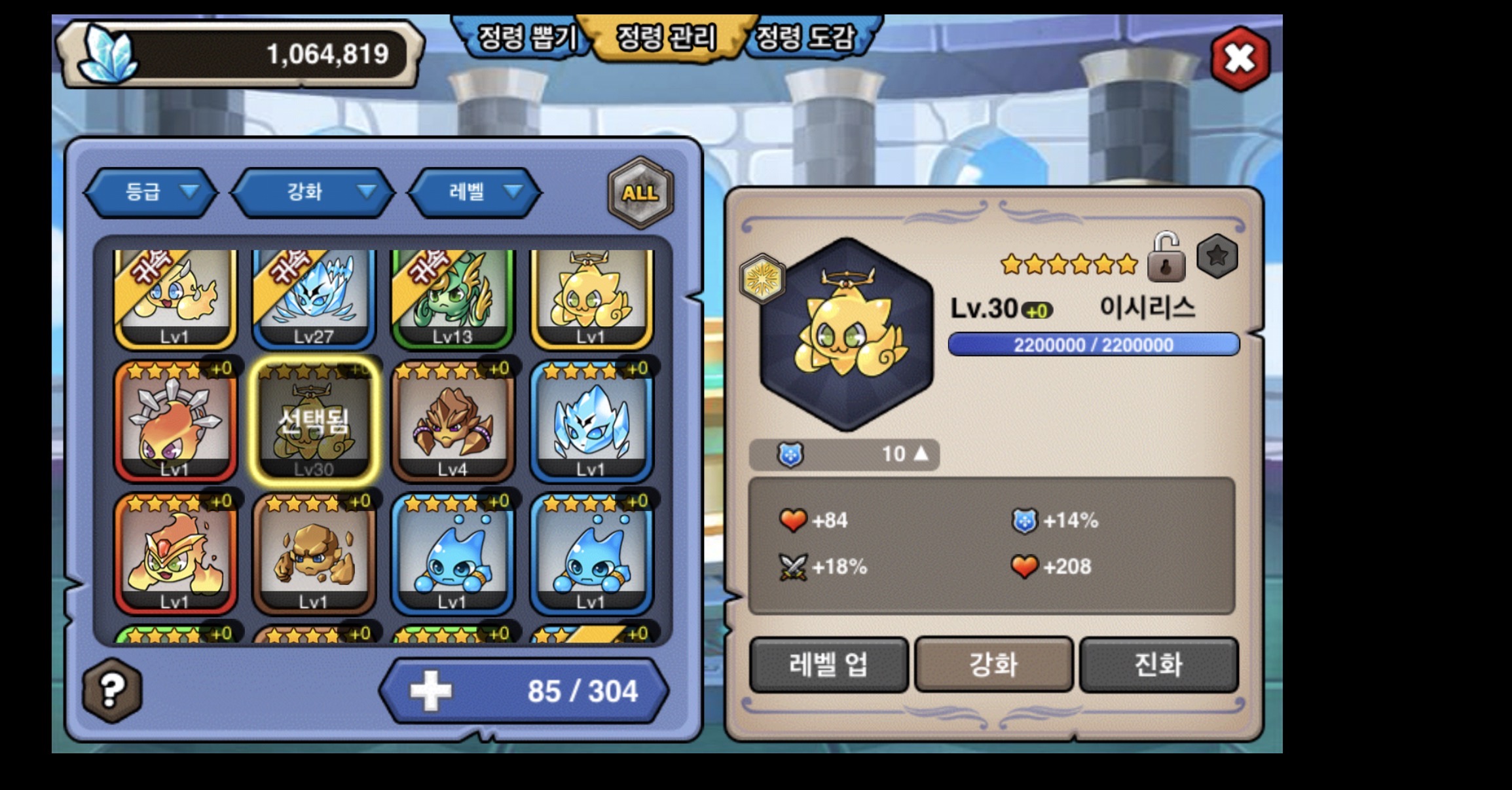Close the spirit management screen
This screenshot has height=790, width=1512.
tap(1240, 58)
